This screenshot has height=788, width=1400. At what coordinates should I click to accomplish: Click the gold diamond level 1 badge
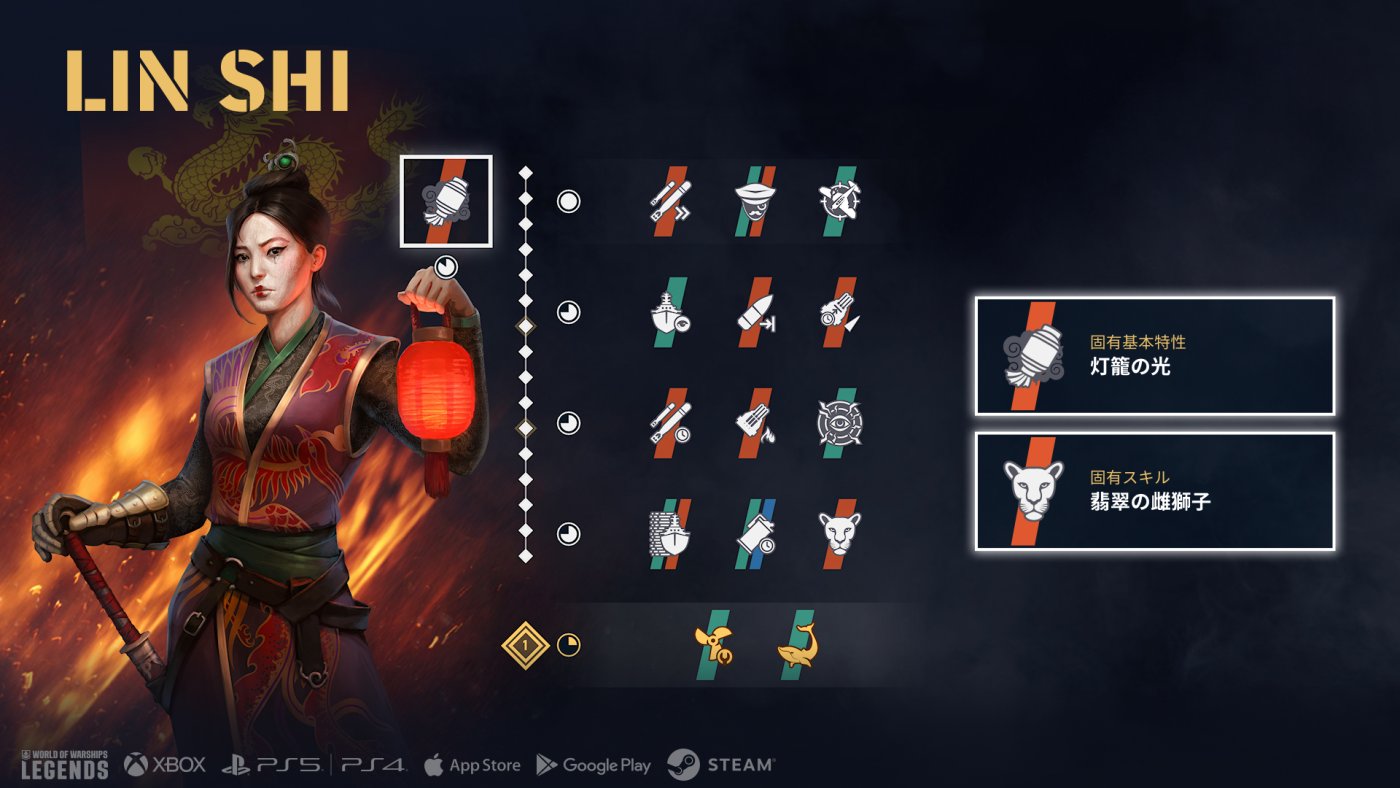[x=526, y=645]
